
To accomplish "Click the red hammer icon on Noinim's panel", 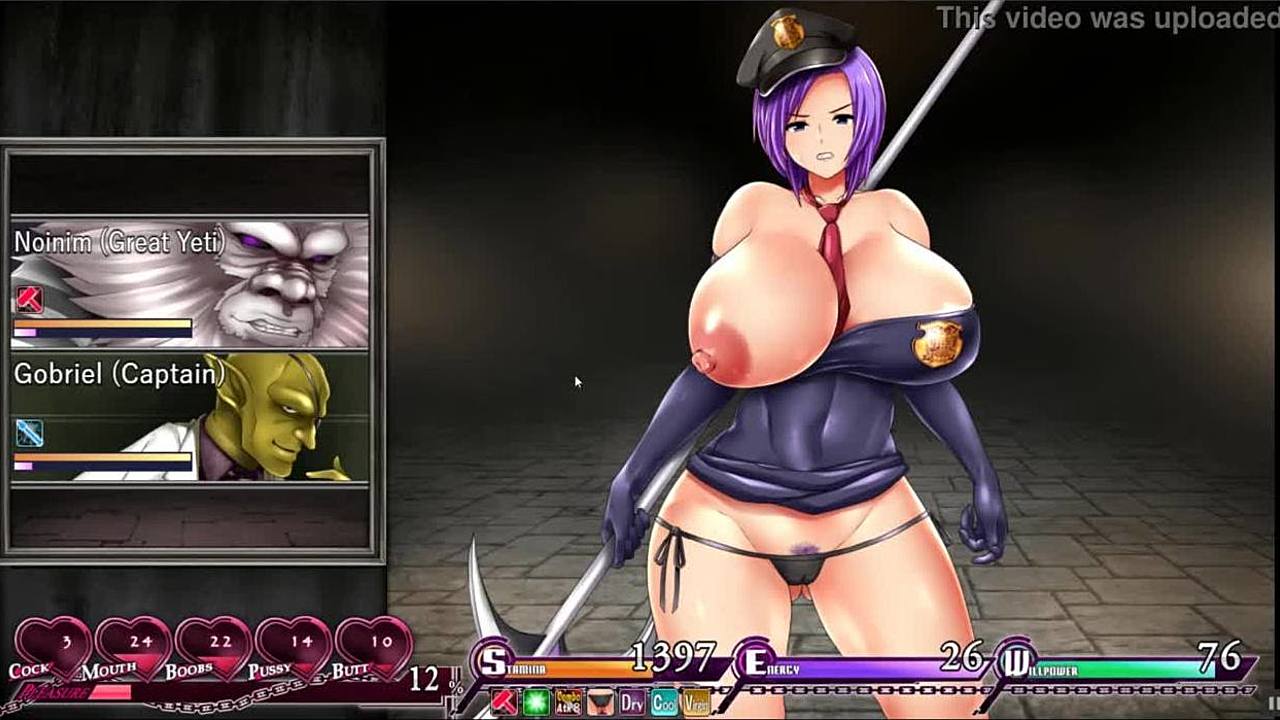I will pyautogui.click(x=28, y=299).
